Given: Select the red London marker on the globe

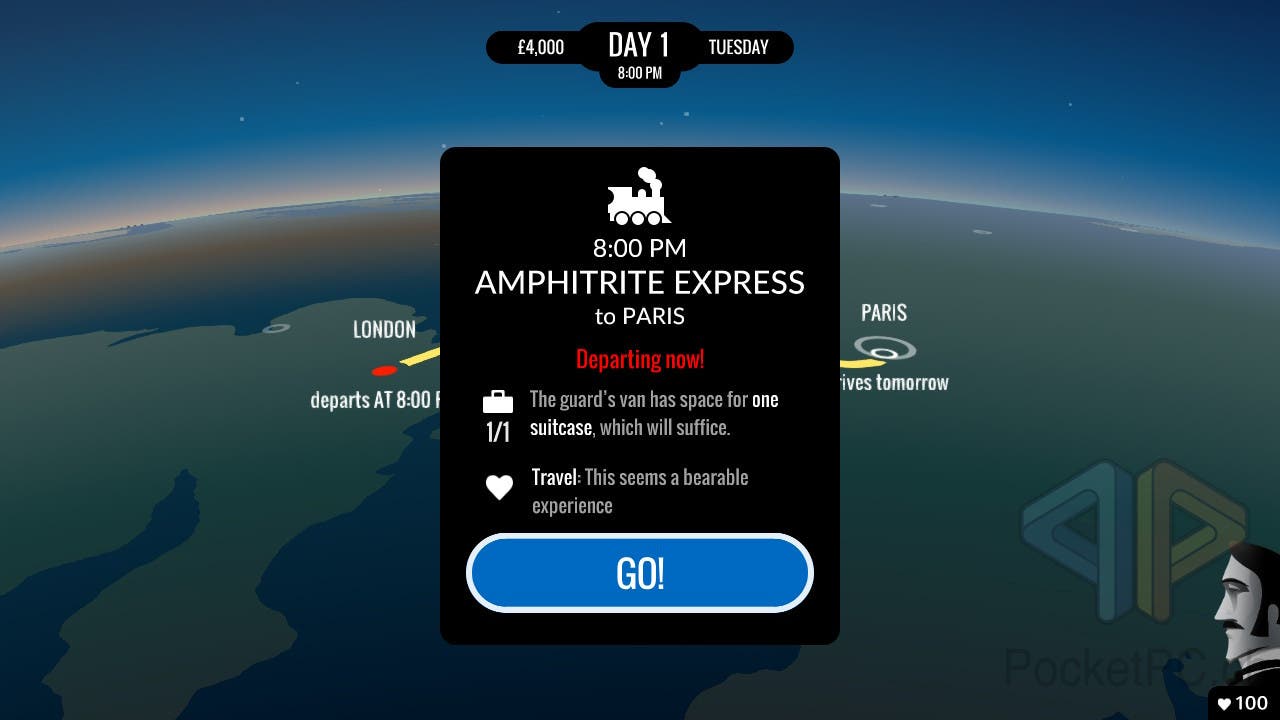Looking at the screenshot, I should coord(384,371).
